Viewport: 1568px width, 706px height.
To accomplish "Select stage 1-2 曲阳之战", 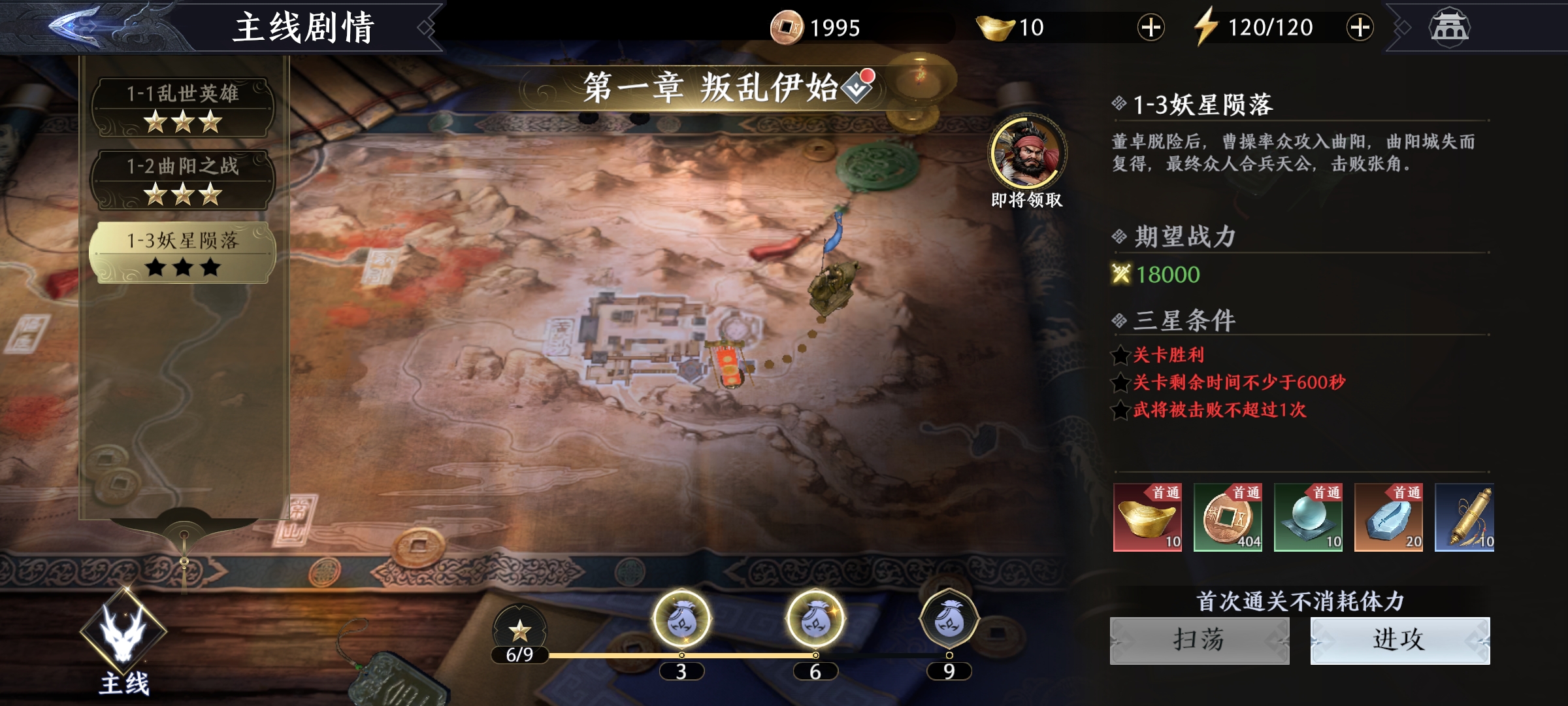I will click(182, 180).
